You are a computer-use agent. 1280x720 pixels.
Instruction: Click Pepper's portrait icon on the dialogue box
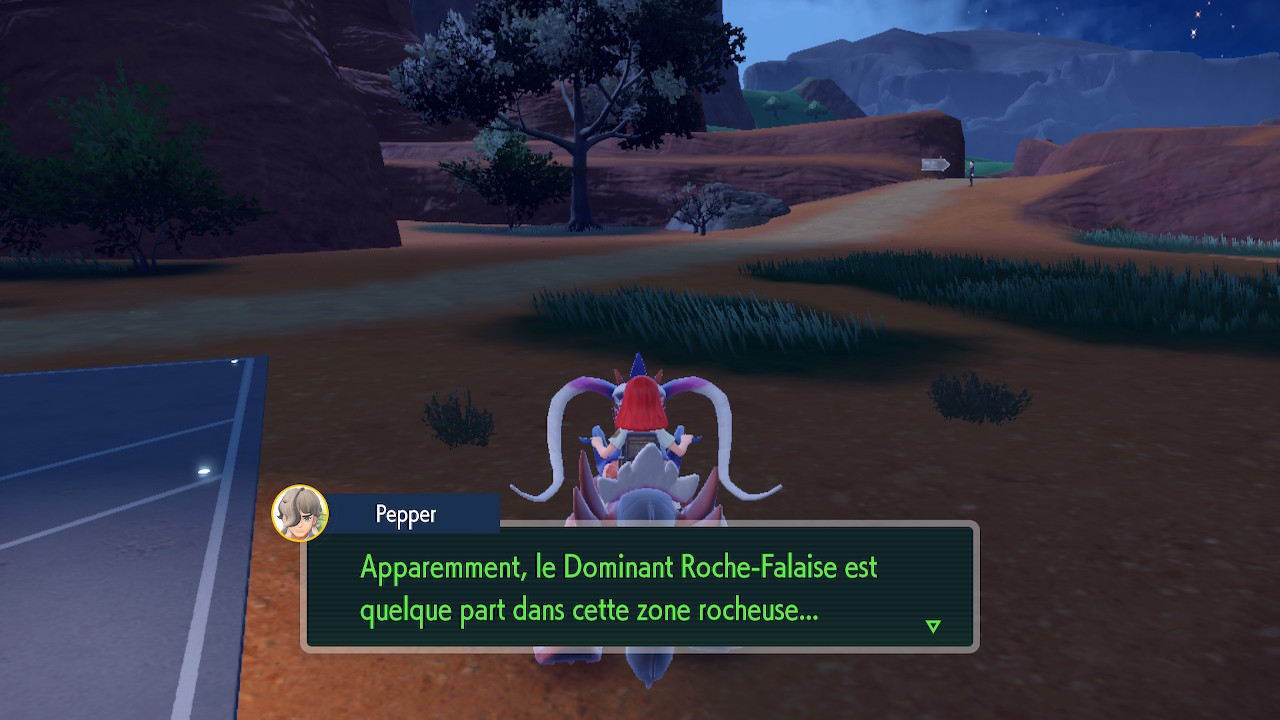pyautogui.click(x=300, y=513)
